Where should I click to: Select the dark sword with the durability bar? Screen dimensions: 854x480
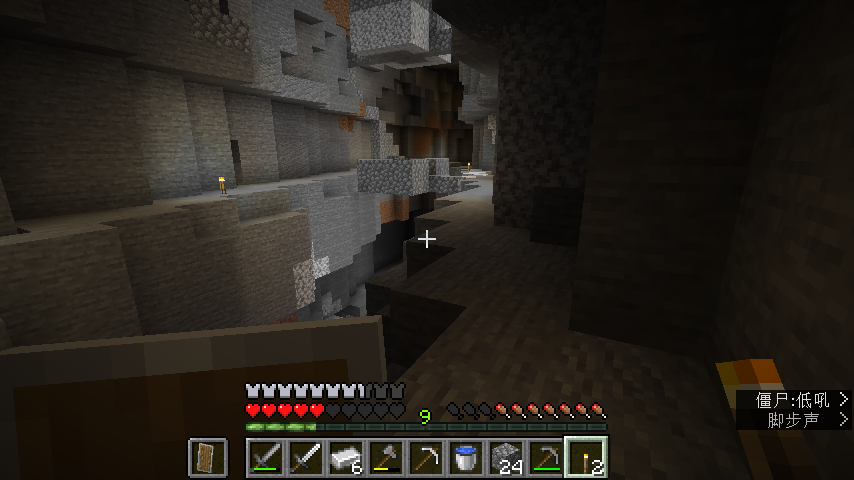(x=266, y=457)
